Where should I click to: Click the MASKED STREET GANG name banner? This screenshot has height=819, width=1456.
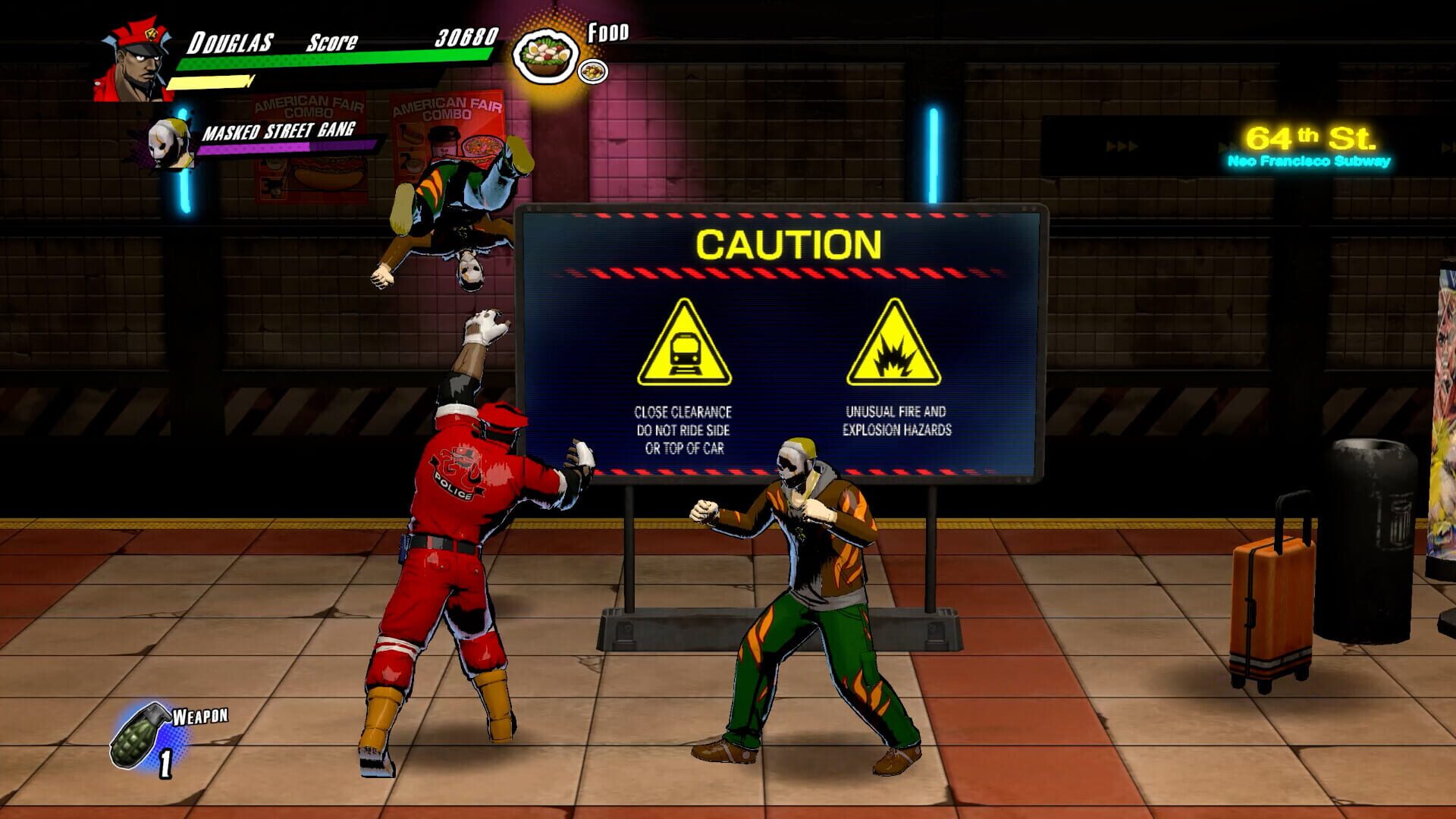[x=278, y=130]
